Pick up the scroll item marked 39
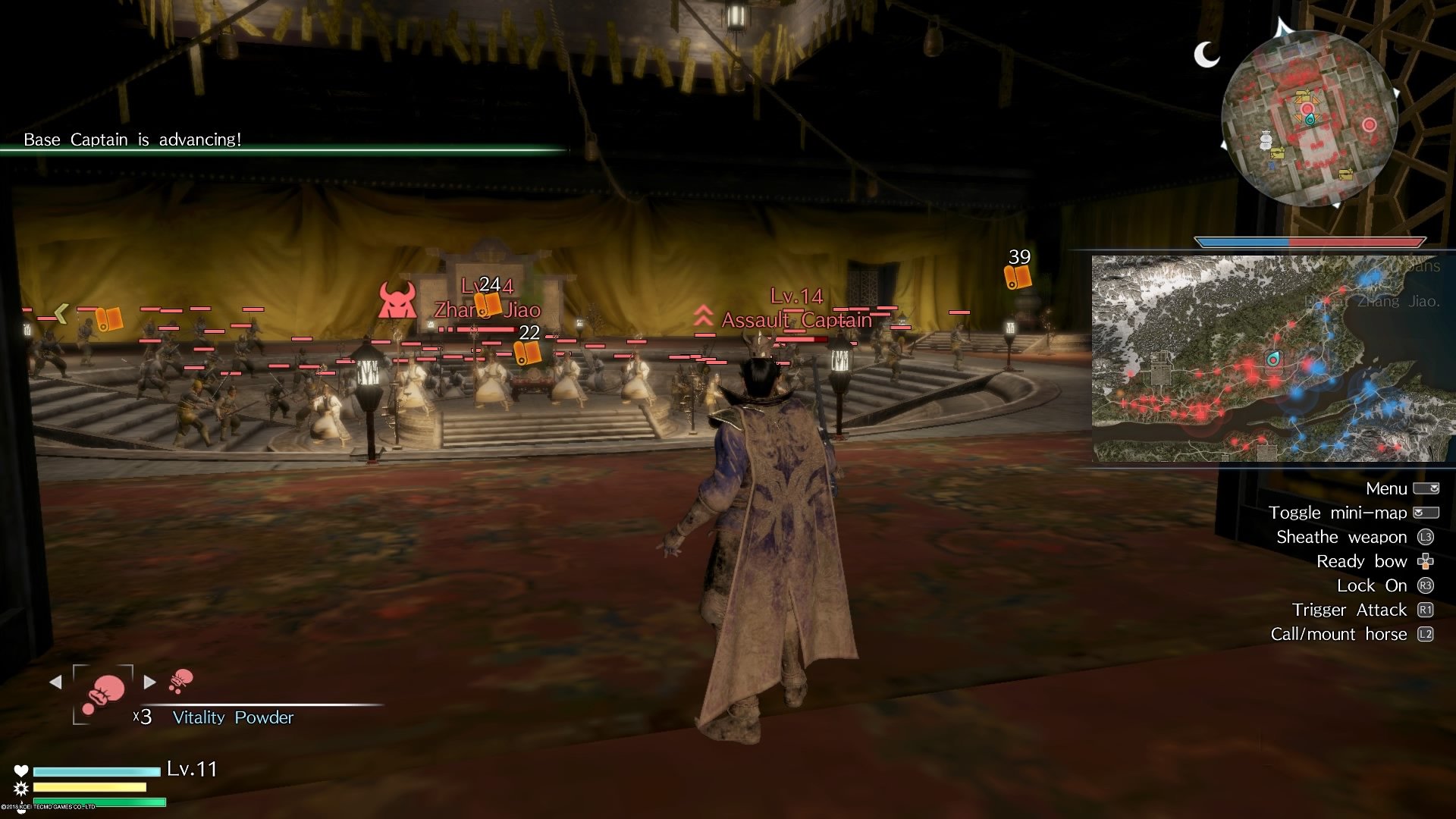Viewport: 1456px width, 819px height. coord(1019,276)
